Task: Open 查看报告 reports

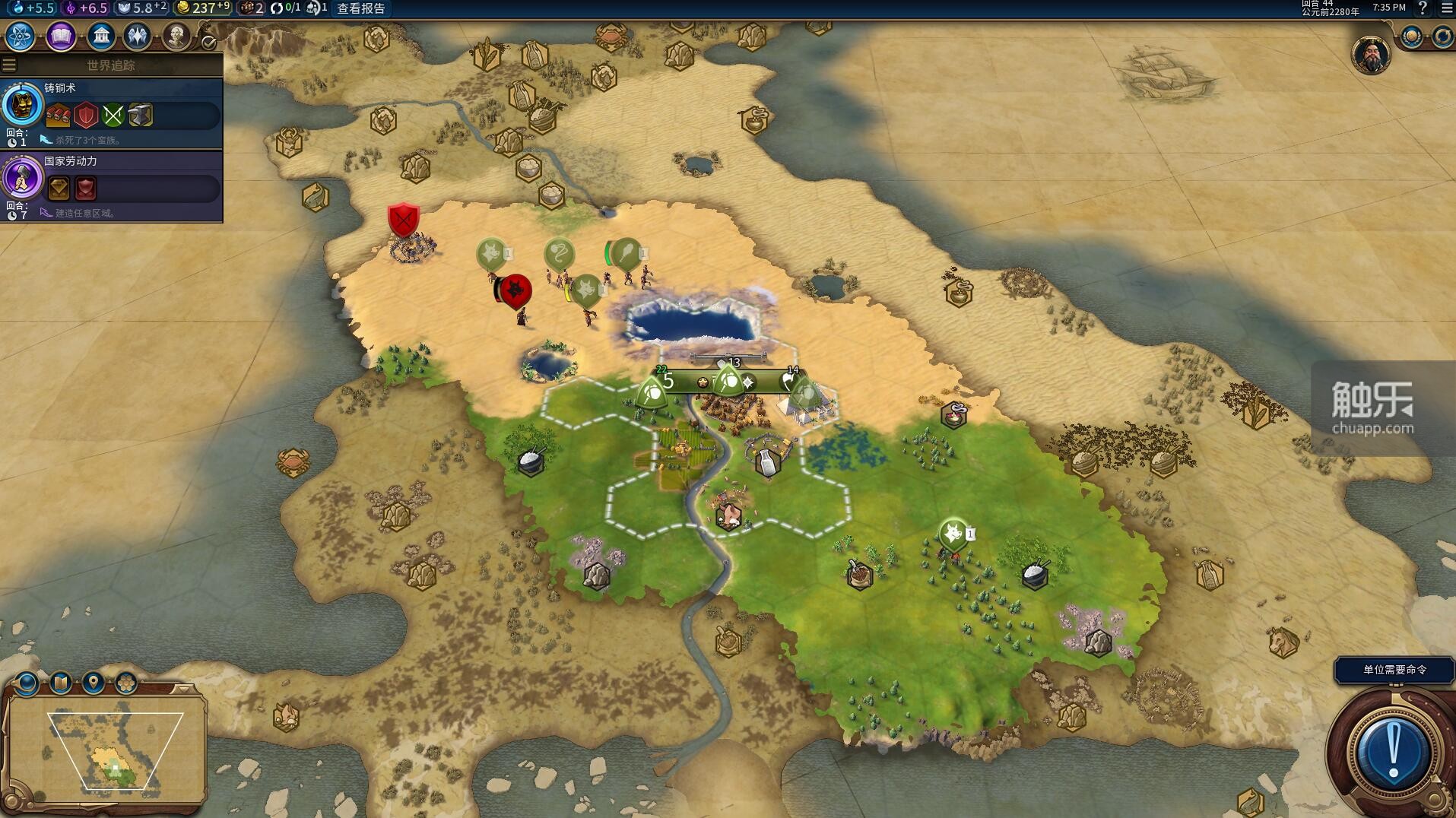Action: click(x=361, y=8)
